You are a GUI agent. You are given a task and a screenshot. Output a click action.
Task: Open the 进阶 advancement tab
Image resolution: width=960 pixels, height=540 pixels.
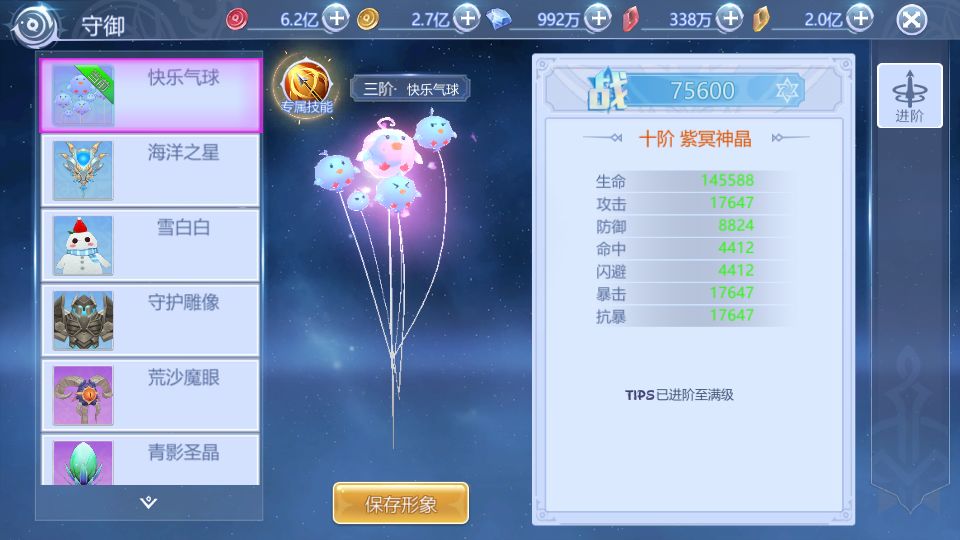(x=909, y=96)
